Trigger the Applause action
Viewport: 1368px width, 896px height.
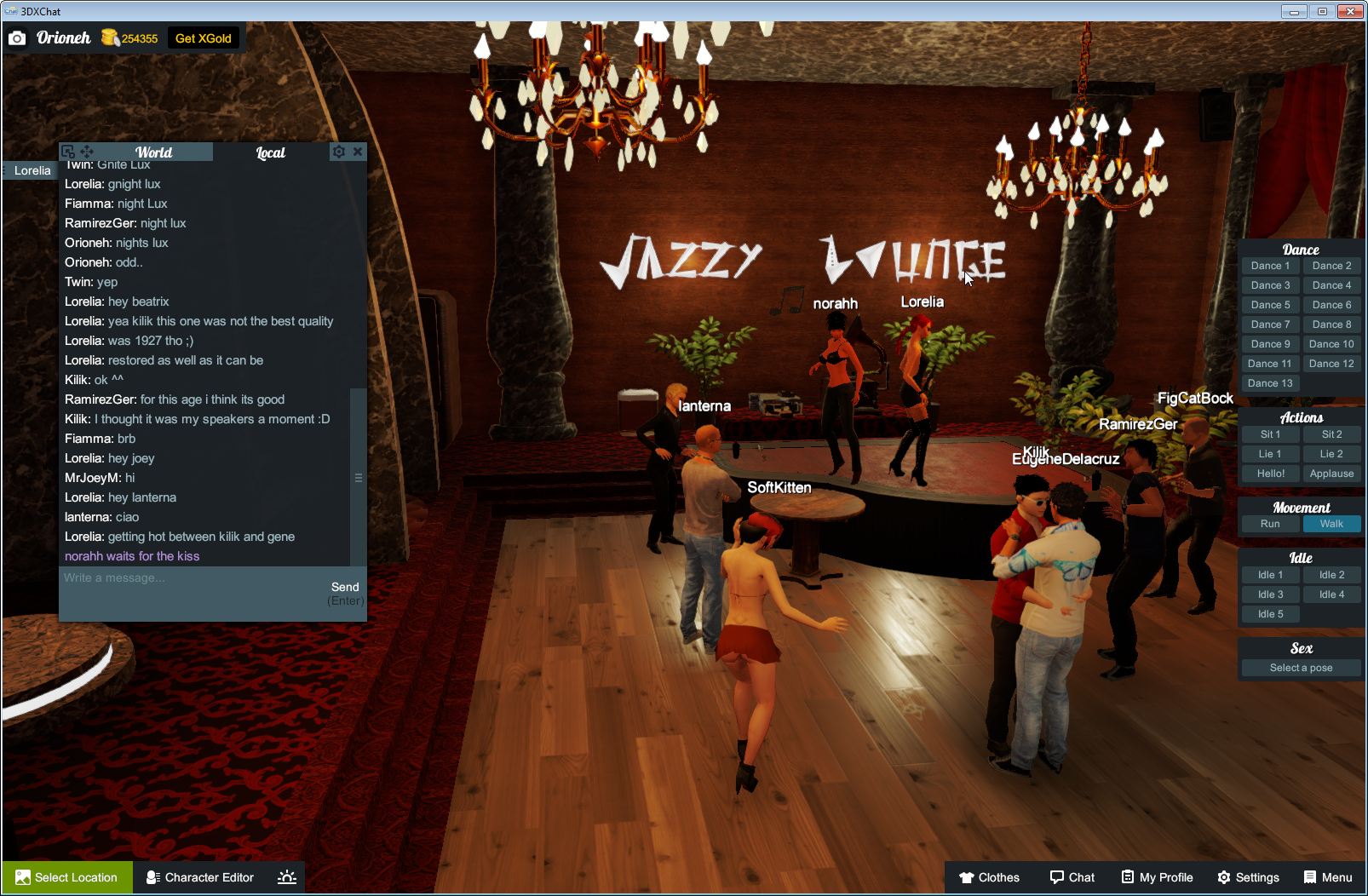coord(1331,474)
